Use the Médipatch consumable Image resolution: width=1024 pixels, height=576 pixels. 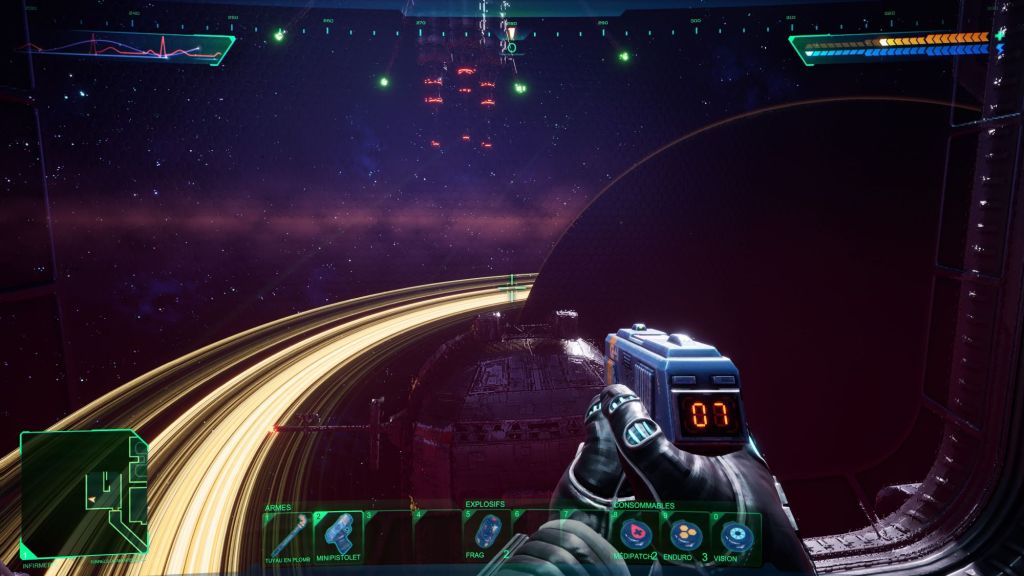(635, 537)
